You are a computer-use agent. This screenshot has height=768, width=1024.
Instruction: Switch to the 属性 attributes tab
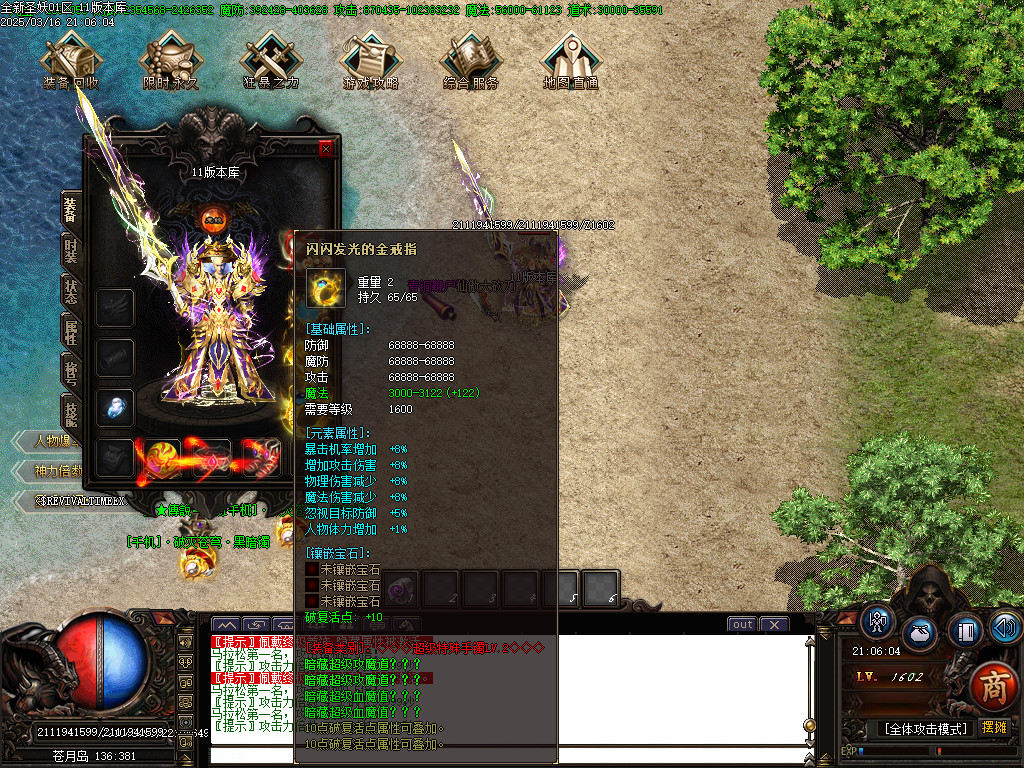point(71,332)
